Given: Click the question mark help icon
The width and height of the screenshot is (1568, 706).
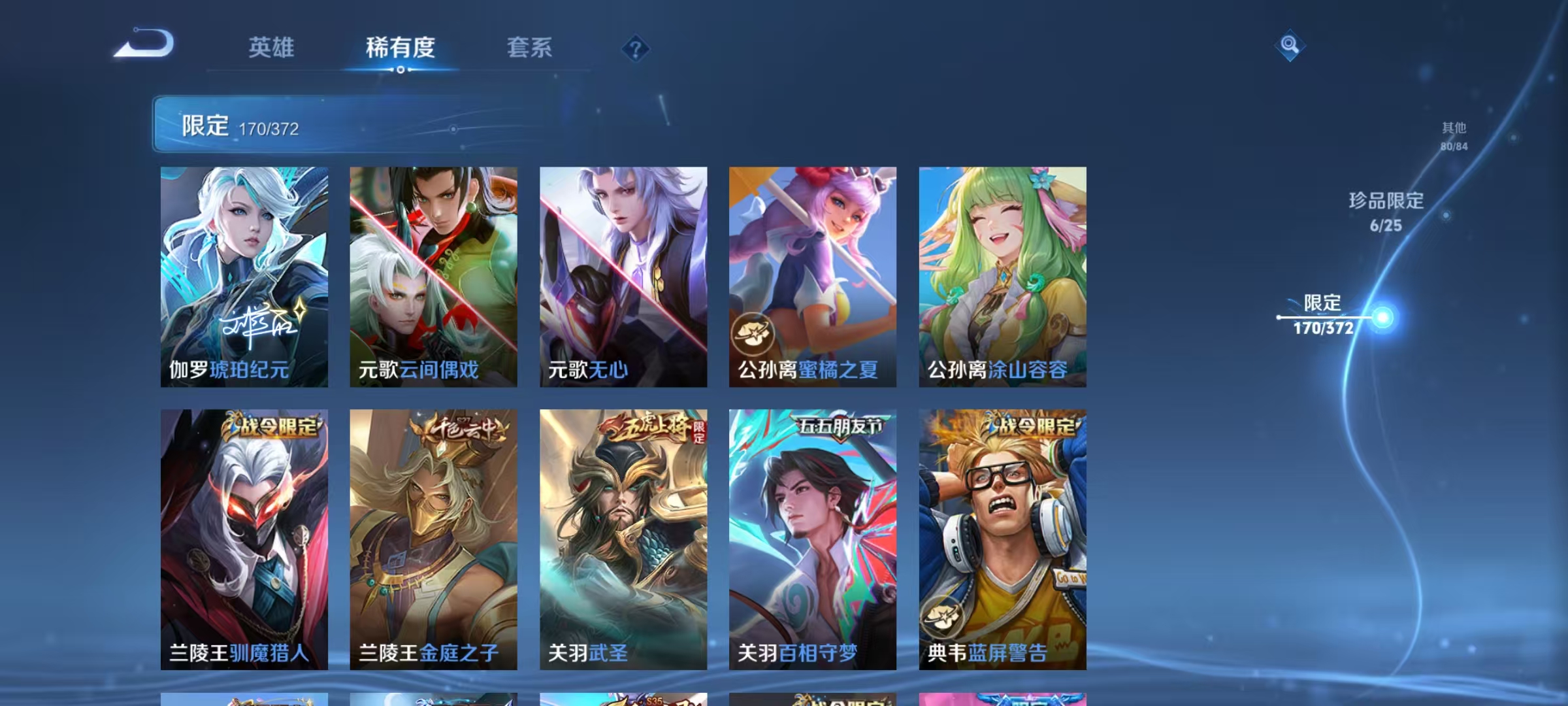Looking at the screenshot, I should [634, 48].
